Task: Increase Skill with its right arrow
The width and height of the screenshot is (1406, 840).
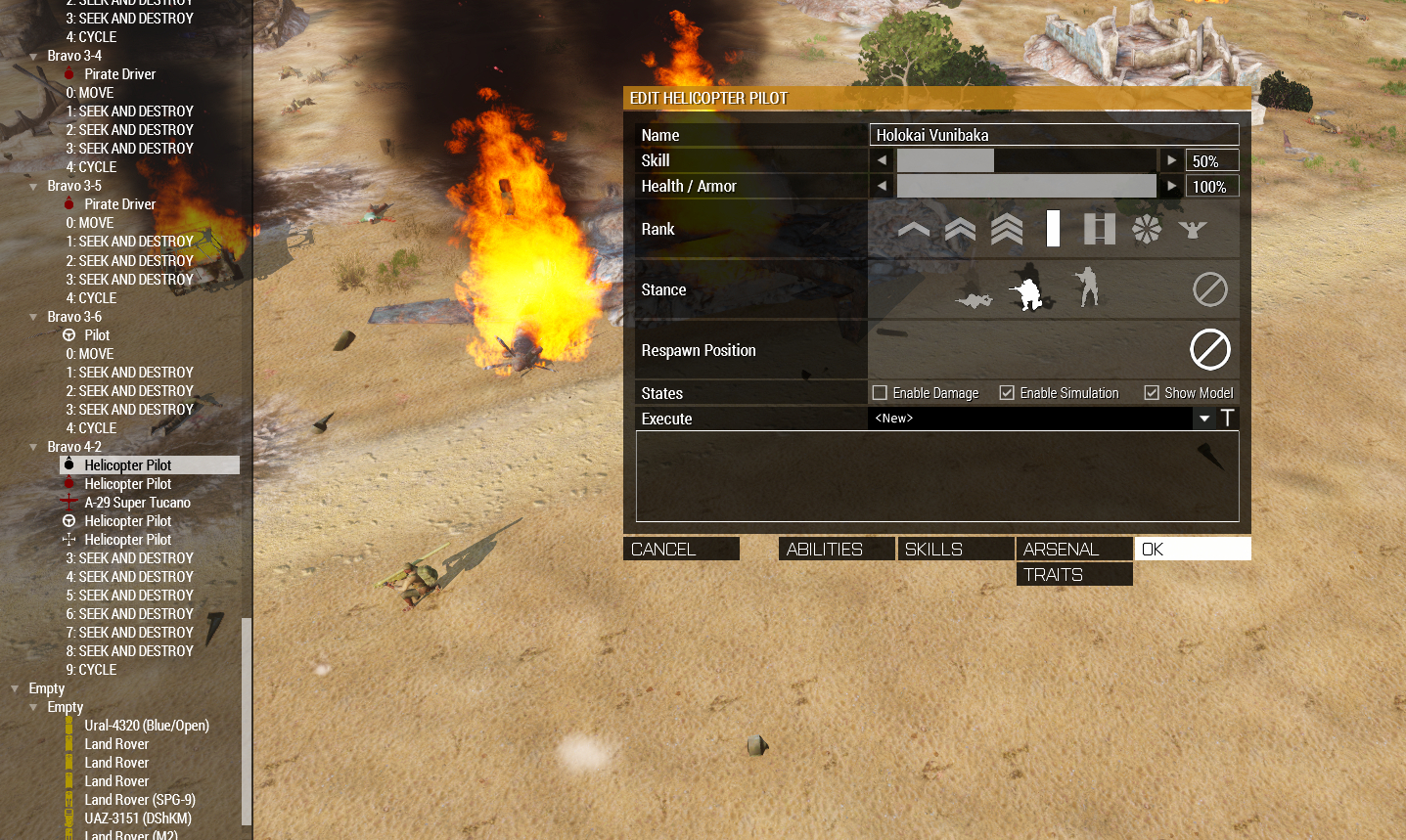Action: click(1171, 160)
